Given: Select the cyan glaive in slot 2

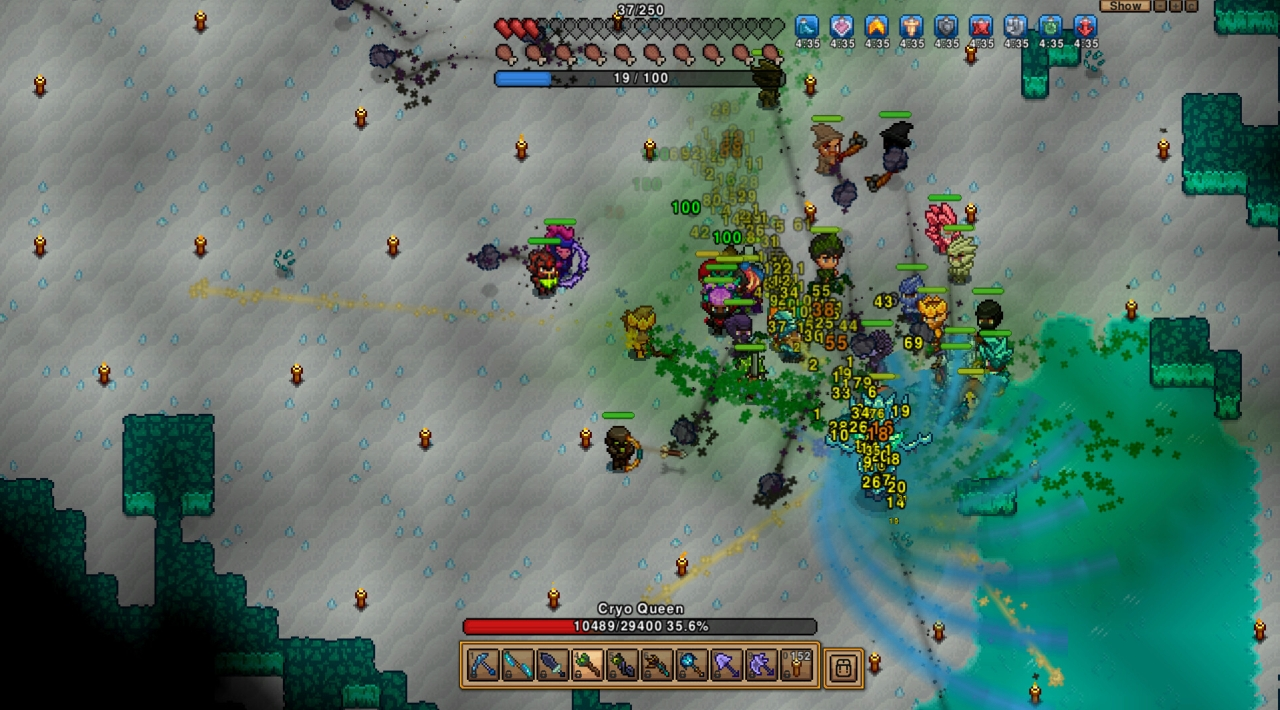Looking at the screenshot, I should (x=518, y=666).
